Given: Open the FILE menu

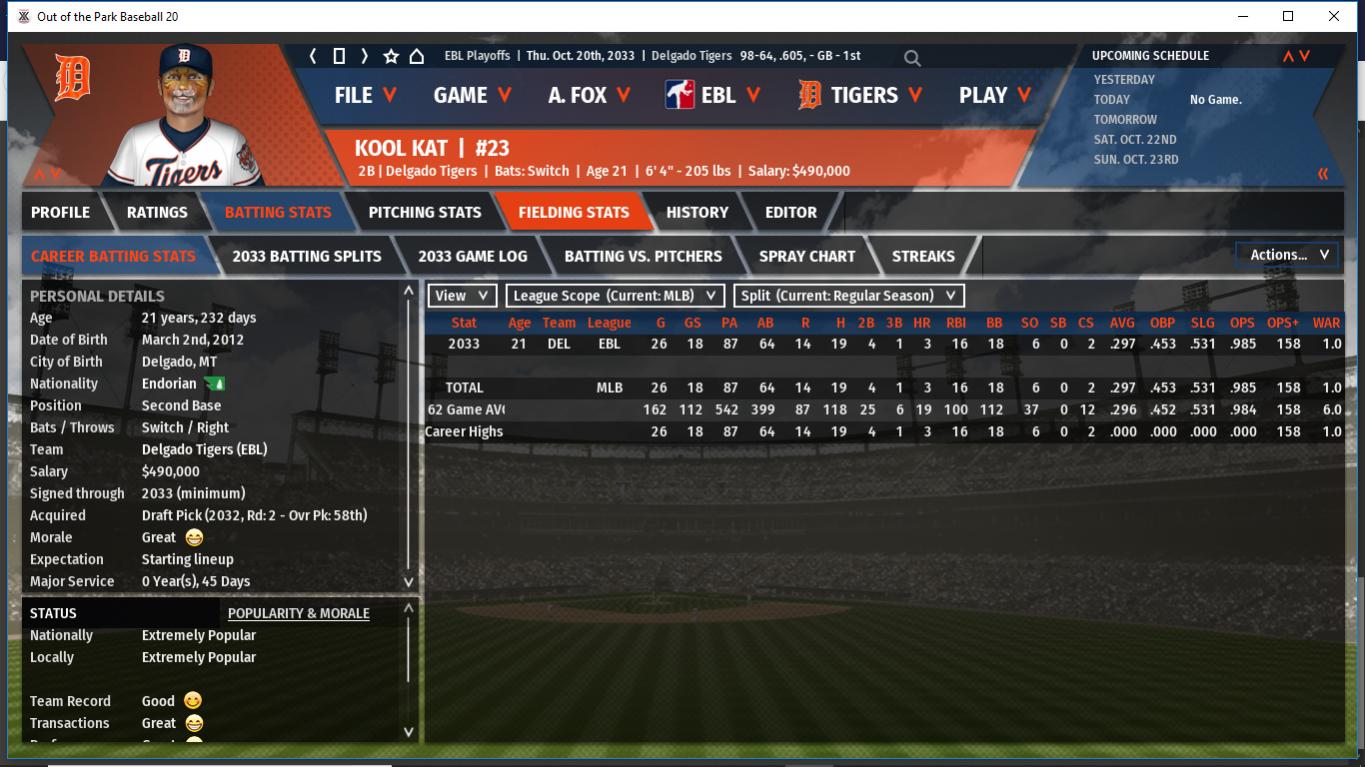Looking at the screenshot, I should click(x=365, y=95).
